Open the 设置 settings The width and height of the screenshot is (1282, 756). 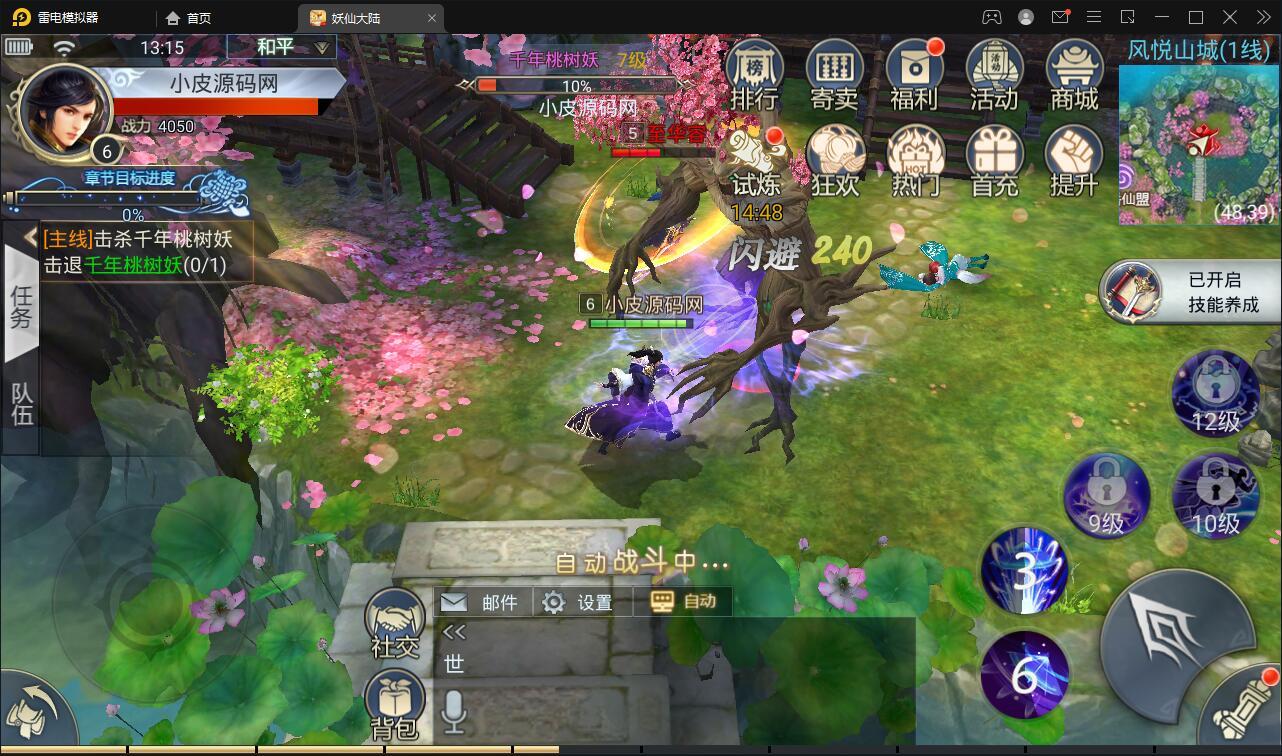(x=577, y=602)
